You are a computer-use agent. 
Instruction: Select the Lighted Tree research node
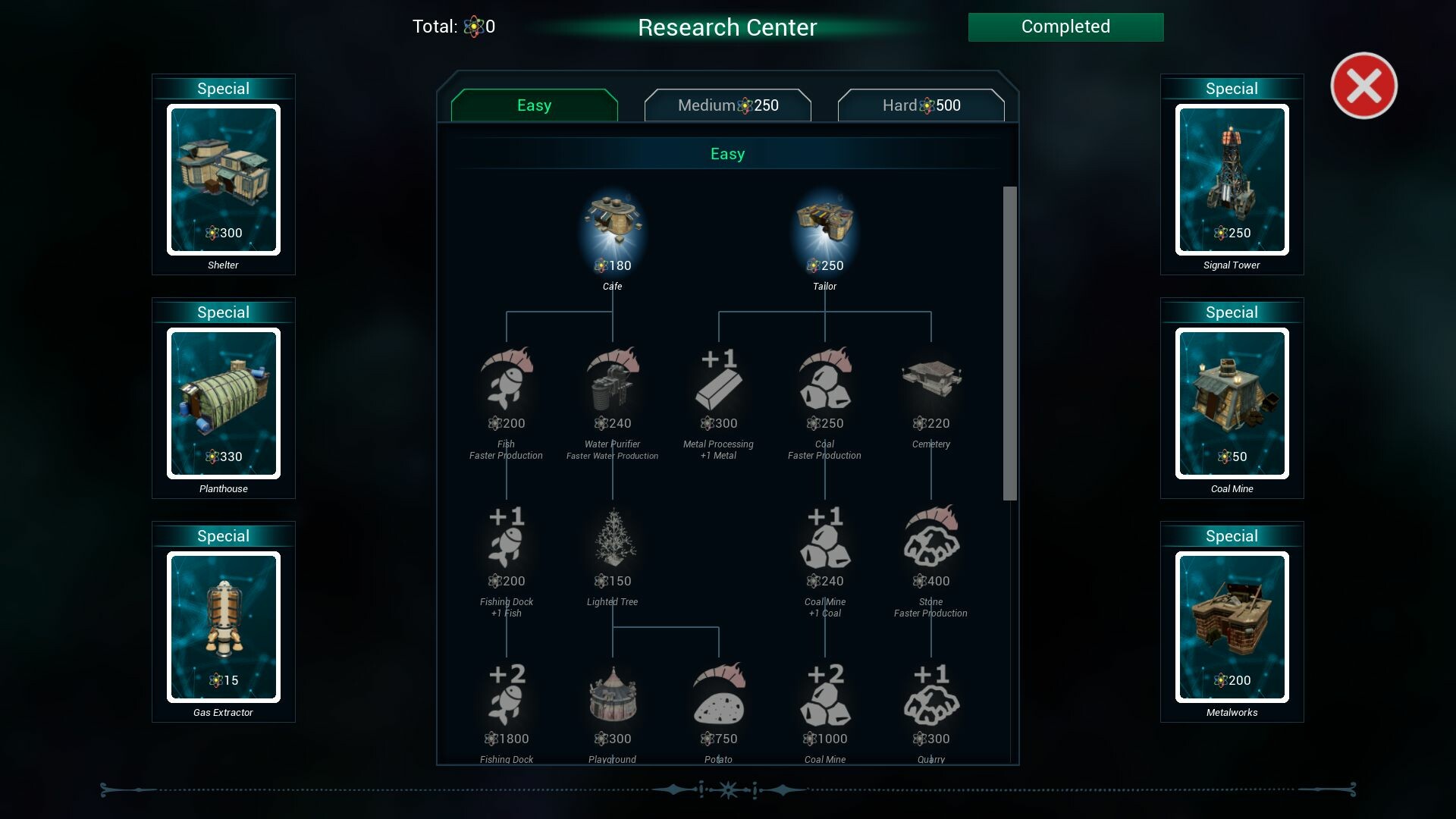point(613,538)
